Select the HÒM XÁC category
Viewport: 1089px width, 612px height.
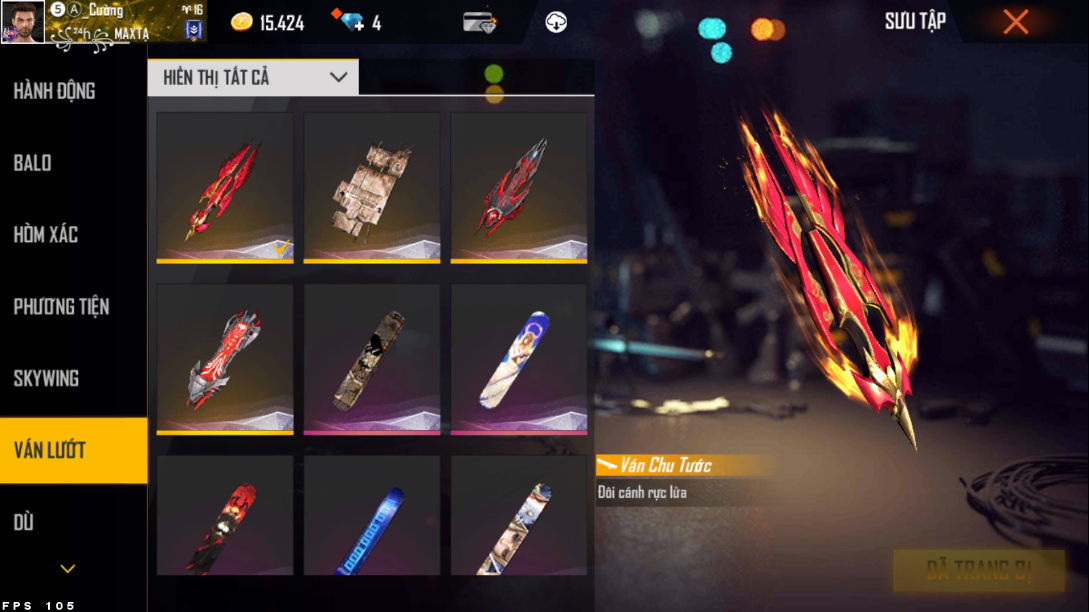tap(46, 235)
